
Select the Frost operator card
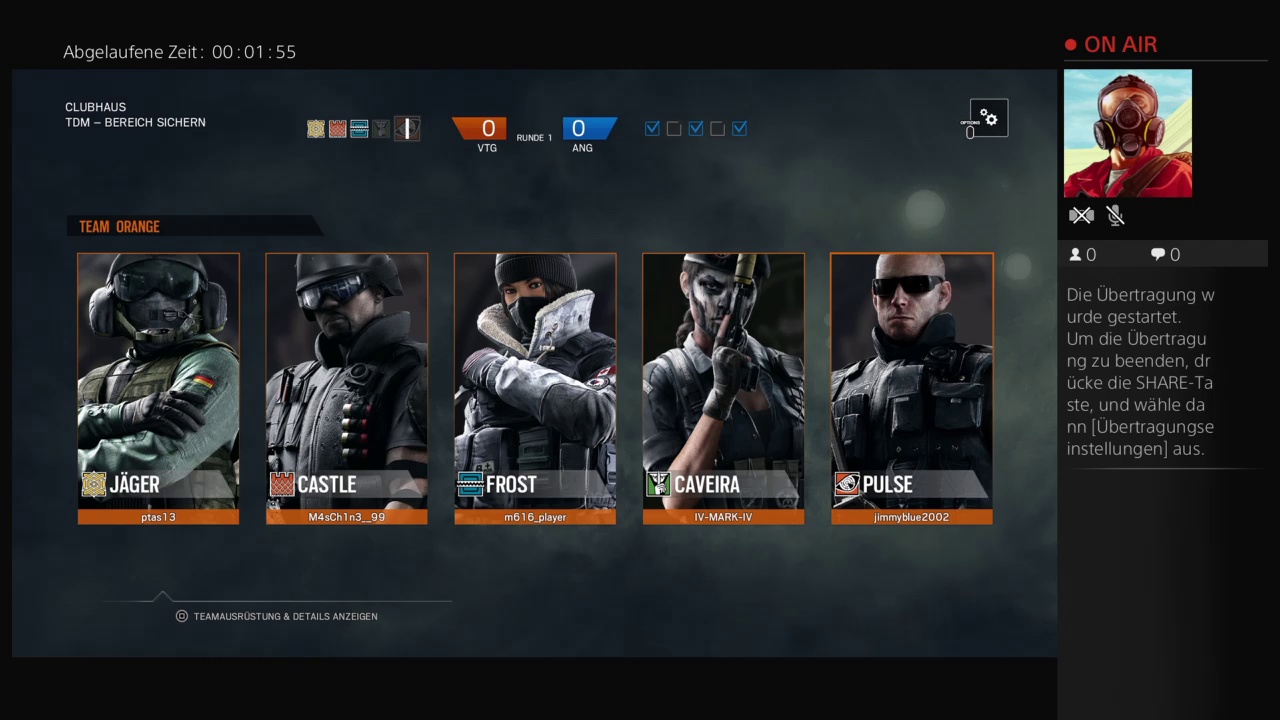(535, 380)
